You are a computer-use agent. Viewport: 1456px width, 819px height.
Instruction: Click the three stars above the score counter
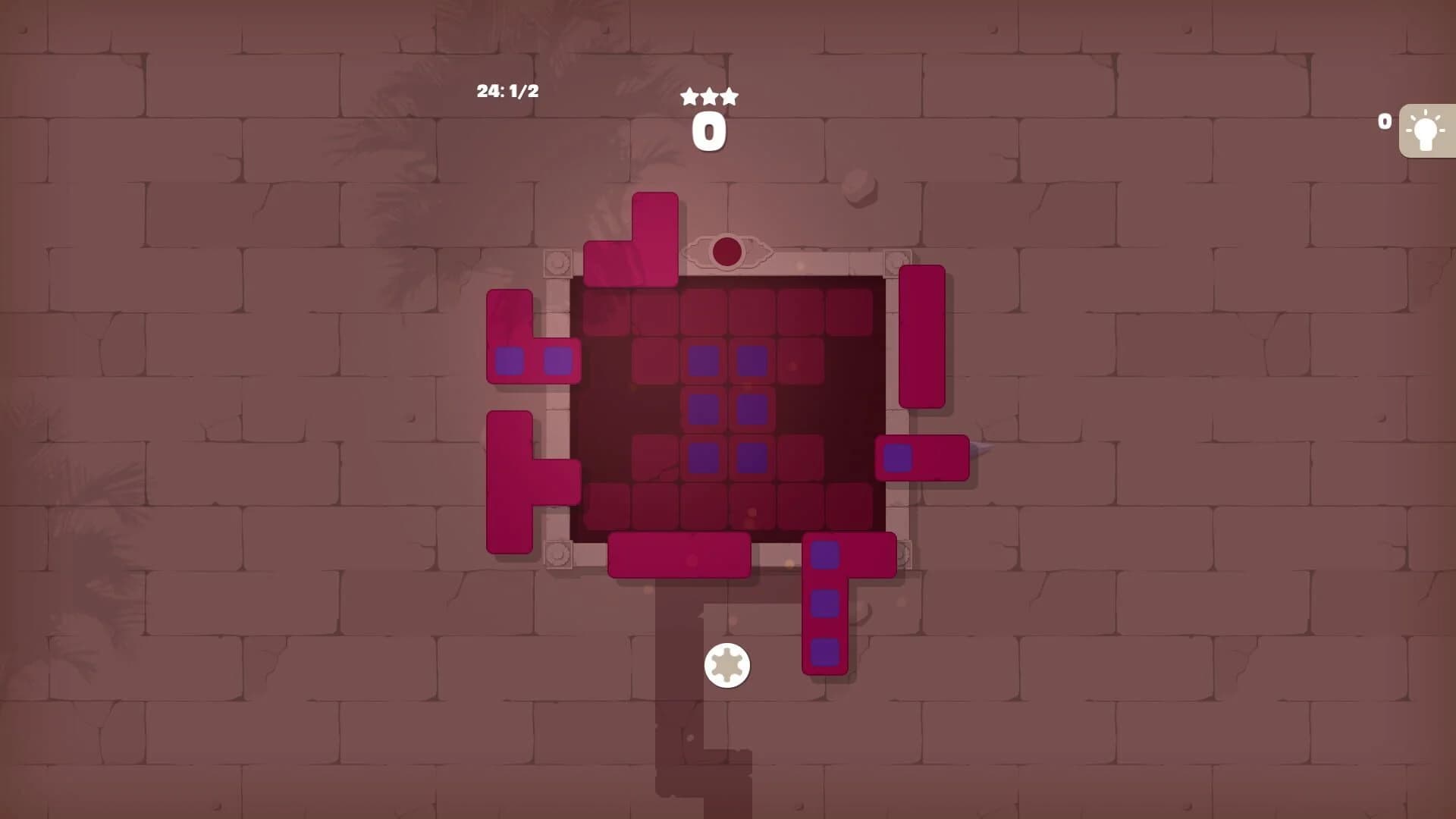[x=708, y=96]
